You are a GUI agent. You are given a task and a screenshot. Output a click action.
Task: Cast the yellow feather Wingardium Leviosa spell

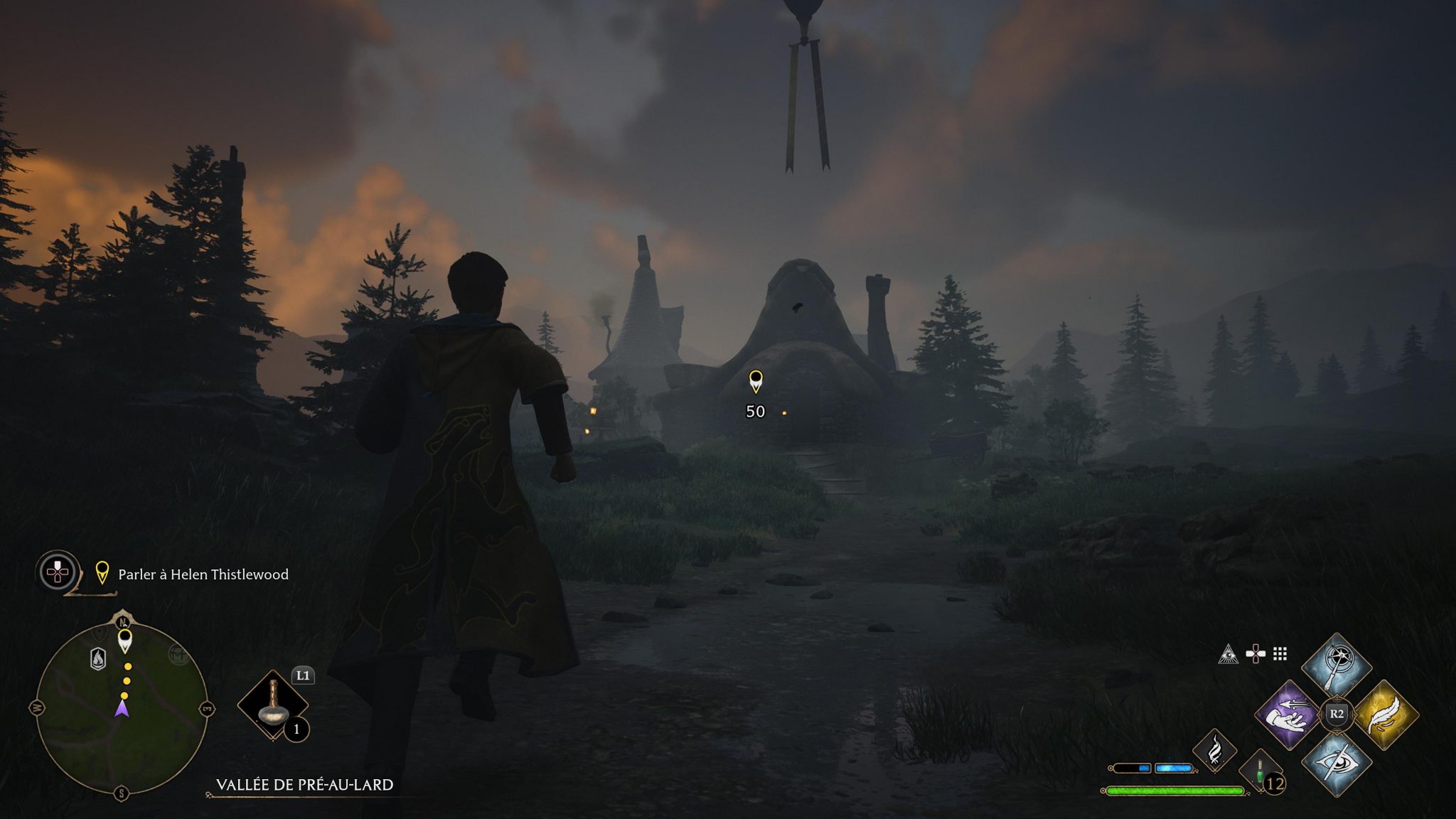point(1384,714)
